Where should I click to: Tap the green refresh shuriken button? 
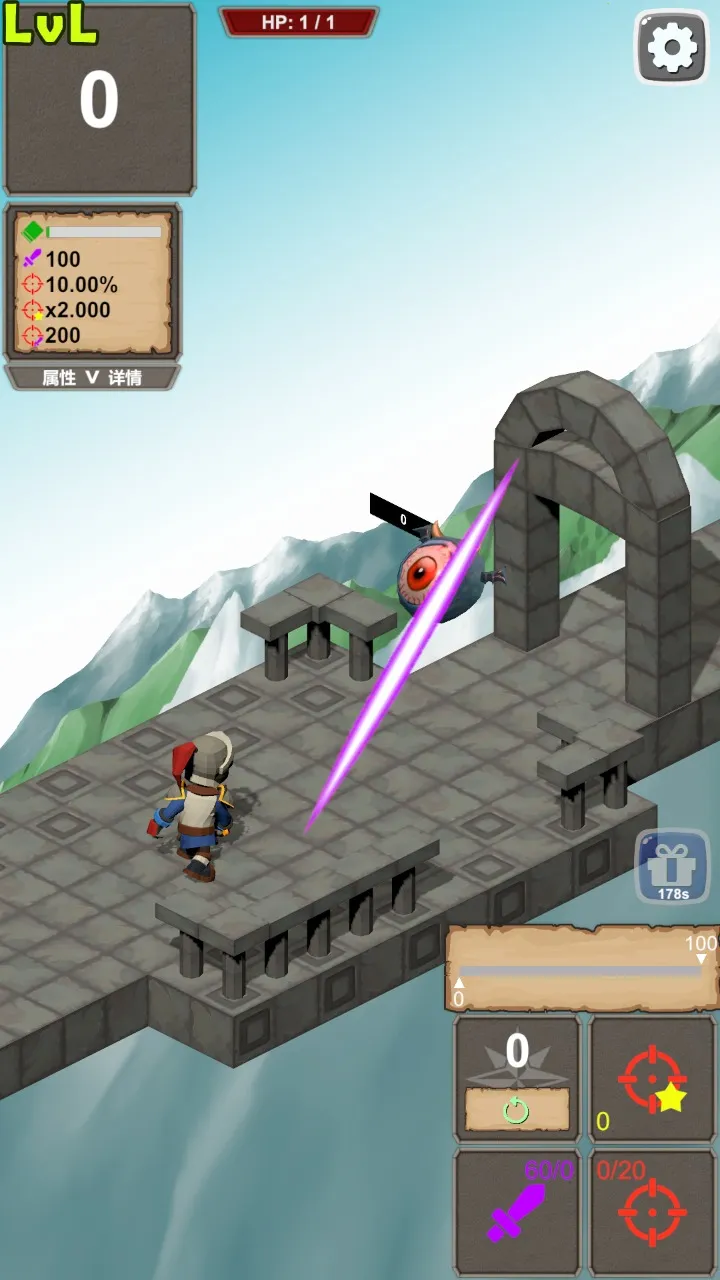(x=516, y=1109)
